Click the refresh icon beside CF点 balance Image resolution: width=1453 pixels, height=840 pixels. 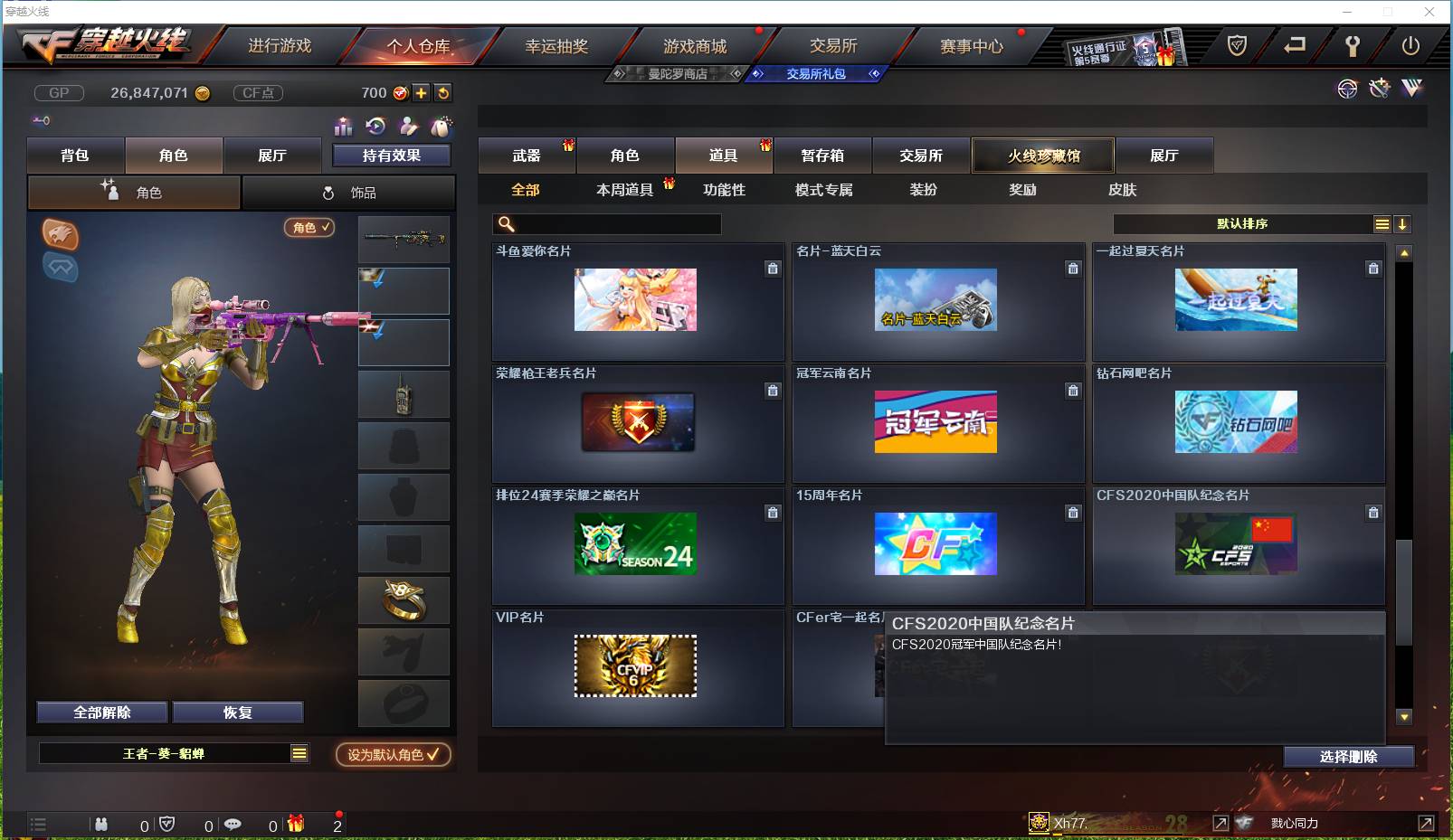coord(443,92)
